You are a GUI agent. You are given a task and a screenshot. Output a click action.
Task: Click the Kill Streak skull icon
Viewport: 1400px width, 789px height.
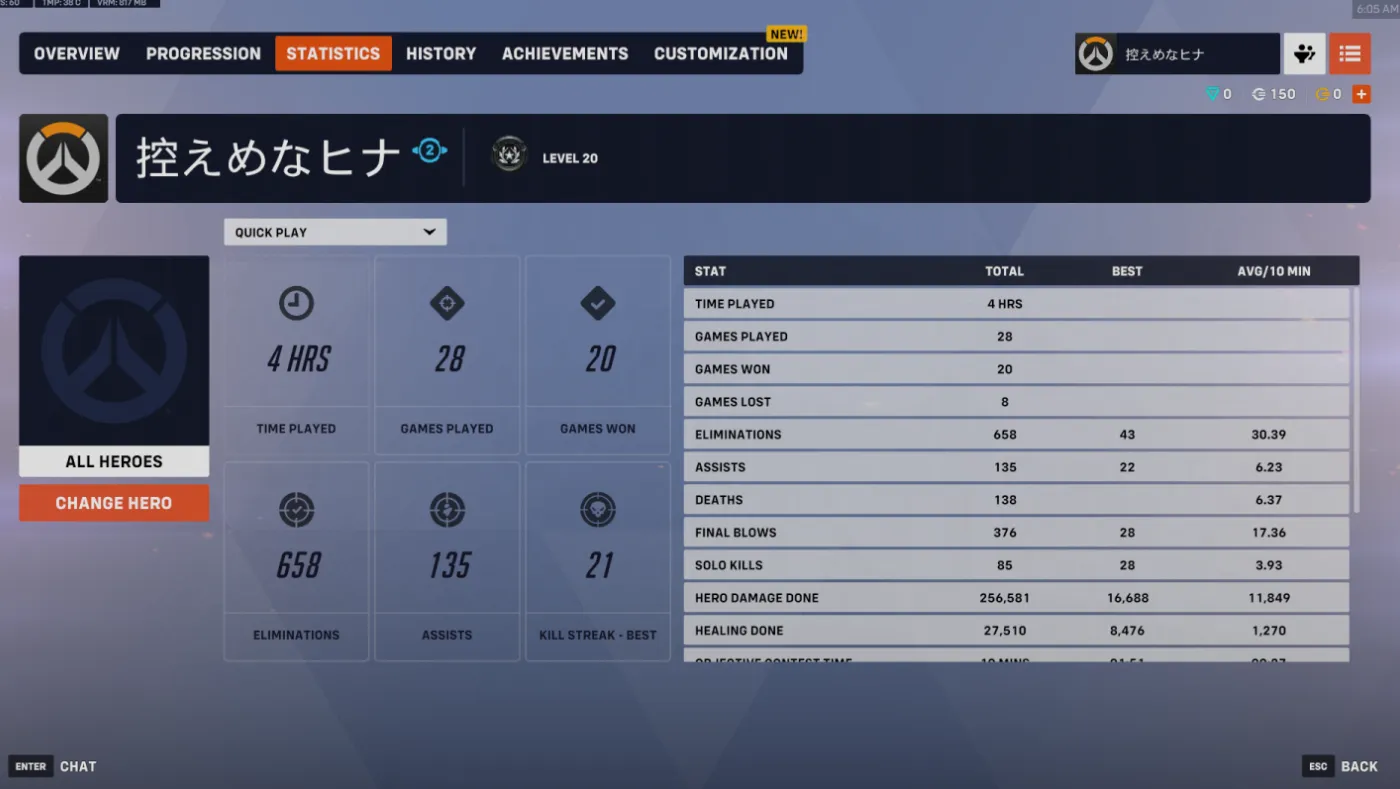point(597,510)
